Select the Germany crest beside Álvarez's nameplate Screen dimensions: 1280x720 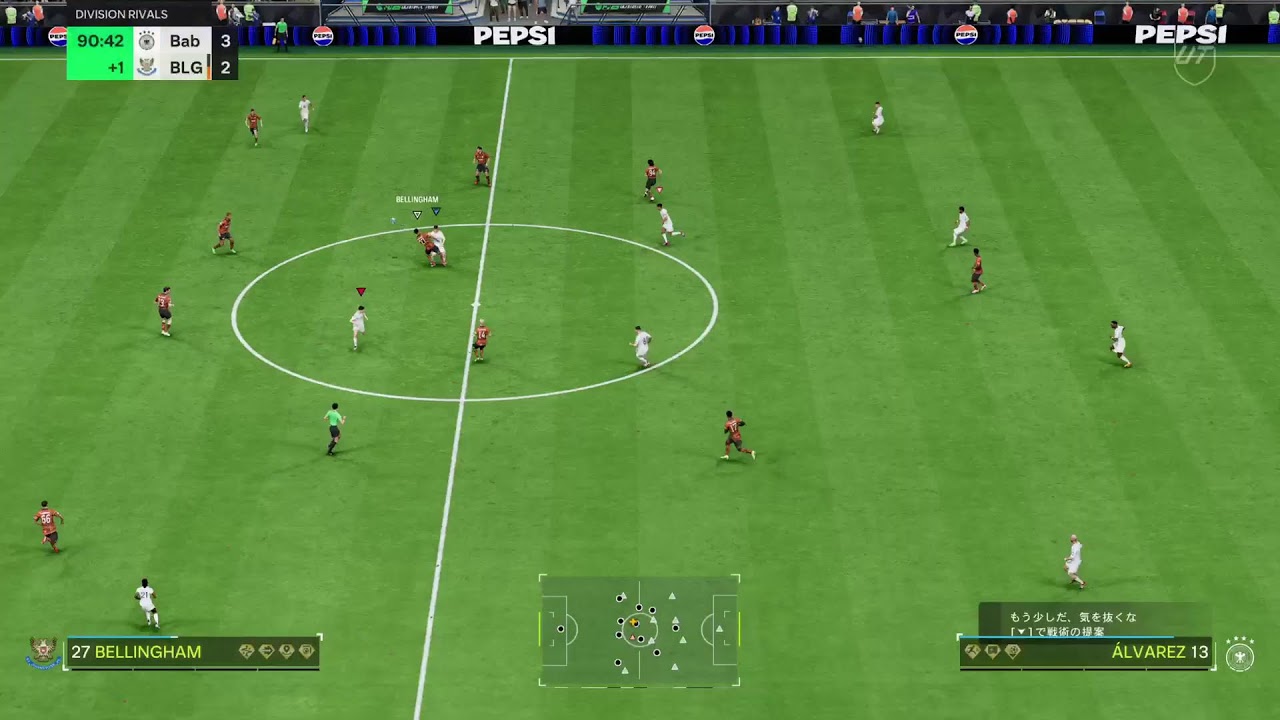pyautogui.click(x=1239, y=656)
